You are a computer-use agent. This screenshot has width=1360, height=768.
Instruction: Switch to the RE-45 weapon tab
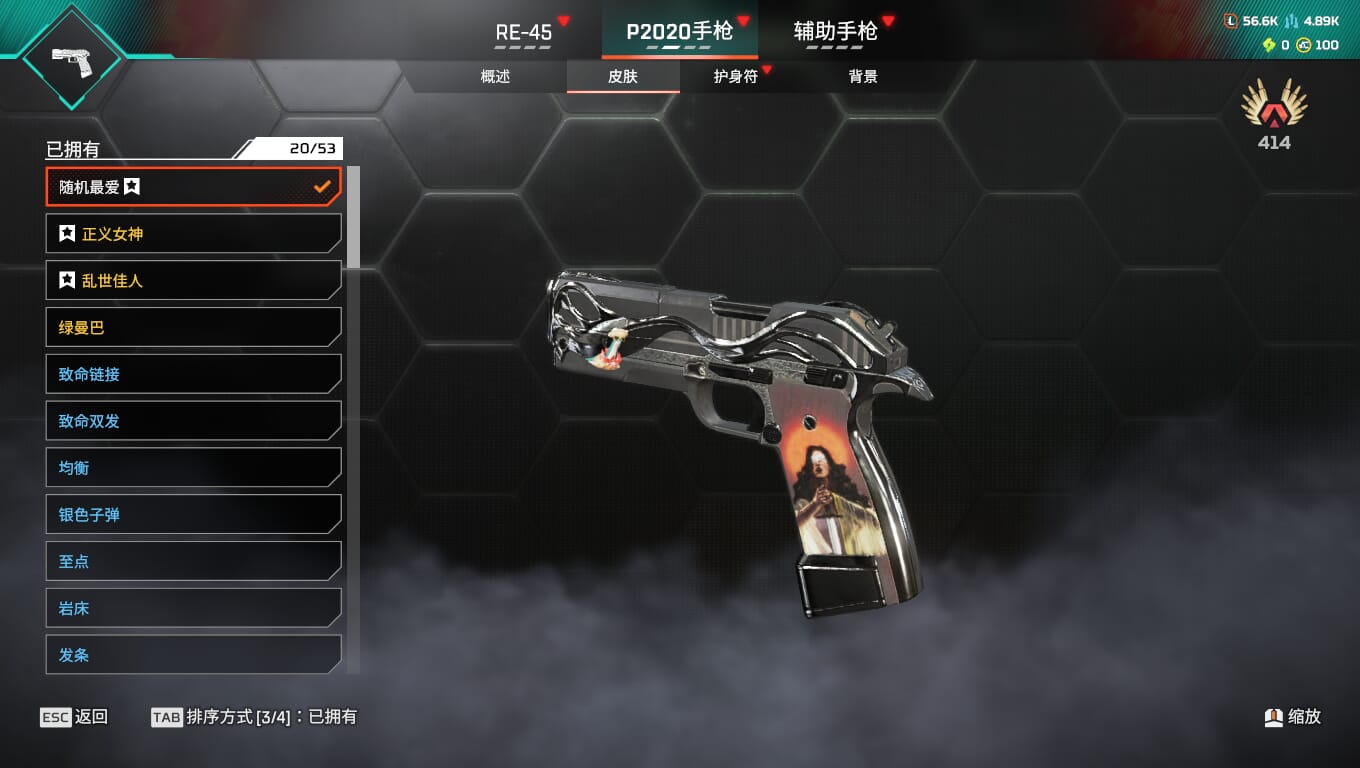click(524, 32)
